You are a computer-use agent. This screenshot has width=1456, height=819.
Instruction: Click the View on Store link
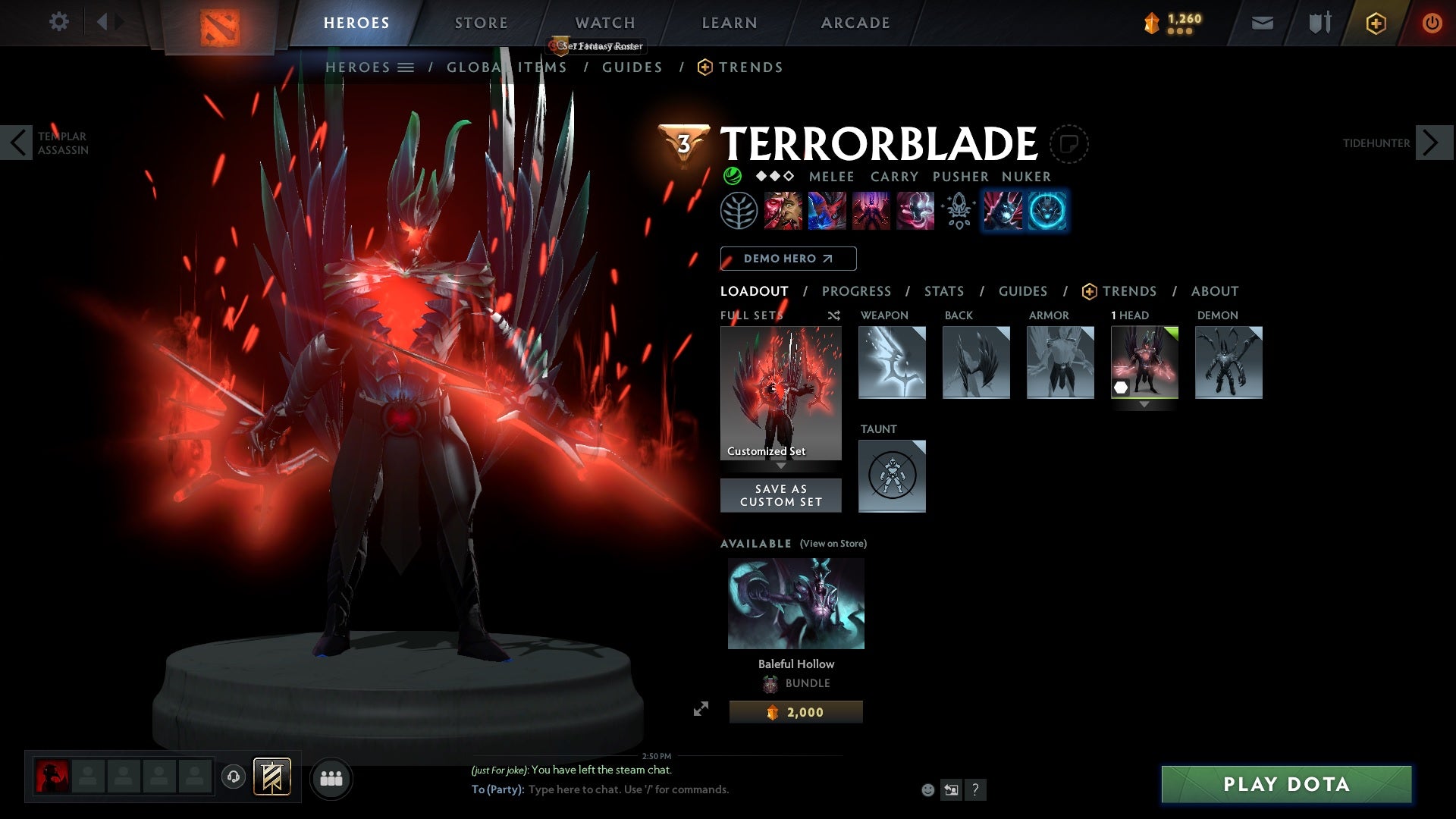pyautogui.click(x=833, y=544)
